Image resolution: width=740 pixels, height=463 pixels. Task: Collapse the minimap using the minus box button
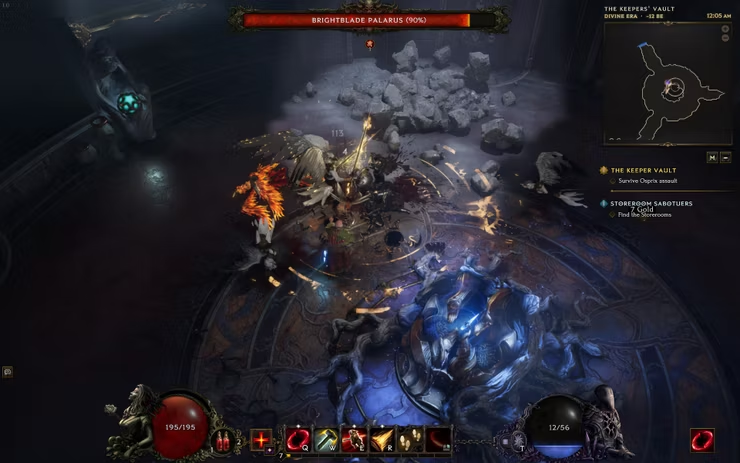click(725, 157)
